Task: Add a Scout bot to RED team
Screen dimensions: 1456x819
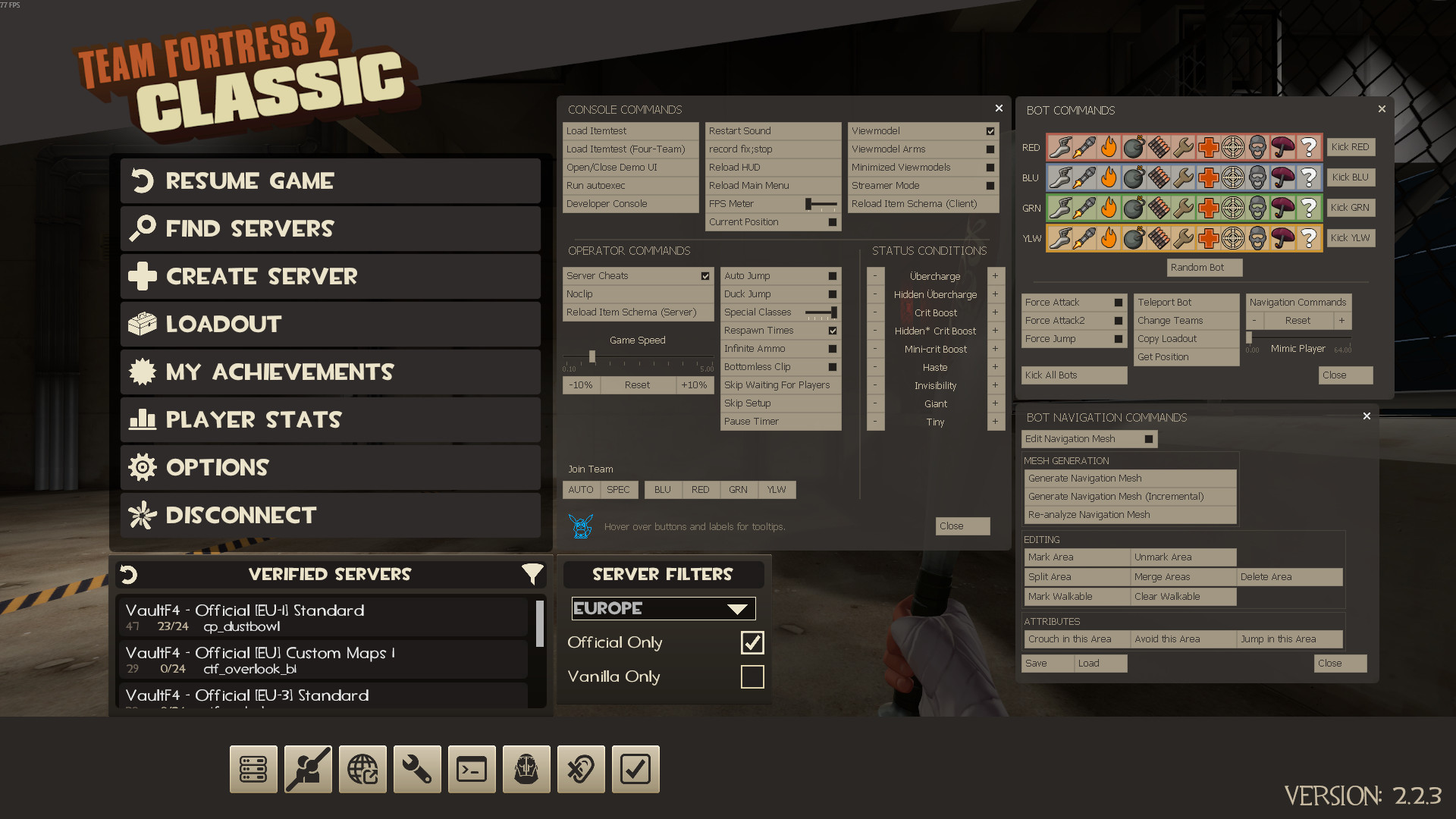Action: (1060, 147)
